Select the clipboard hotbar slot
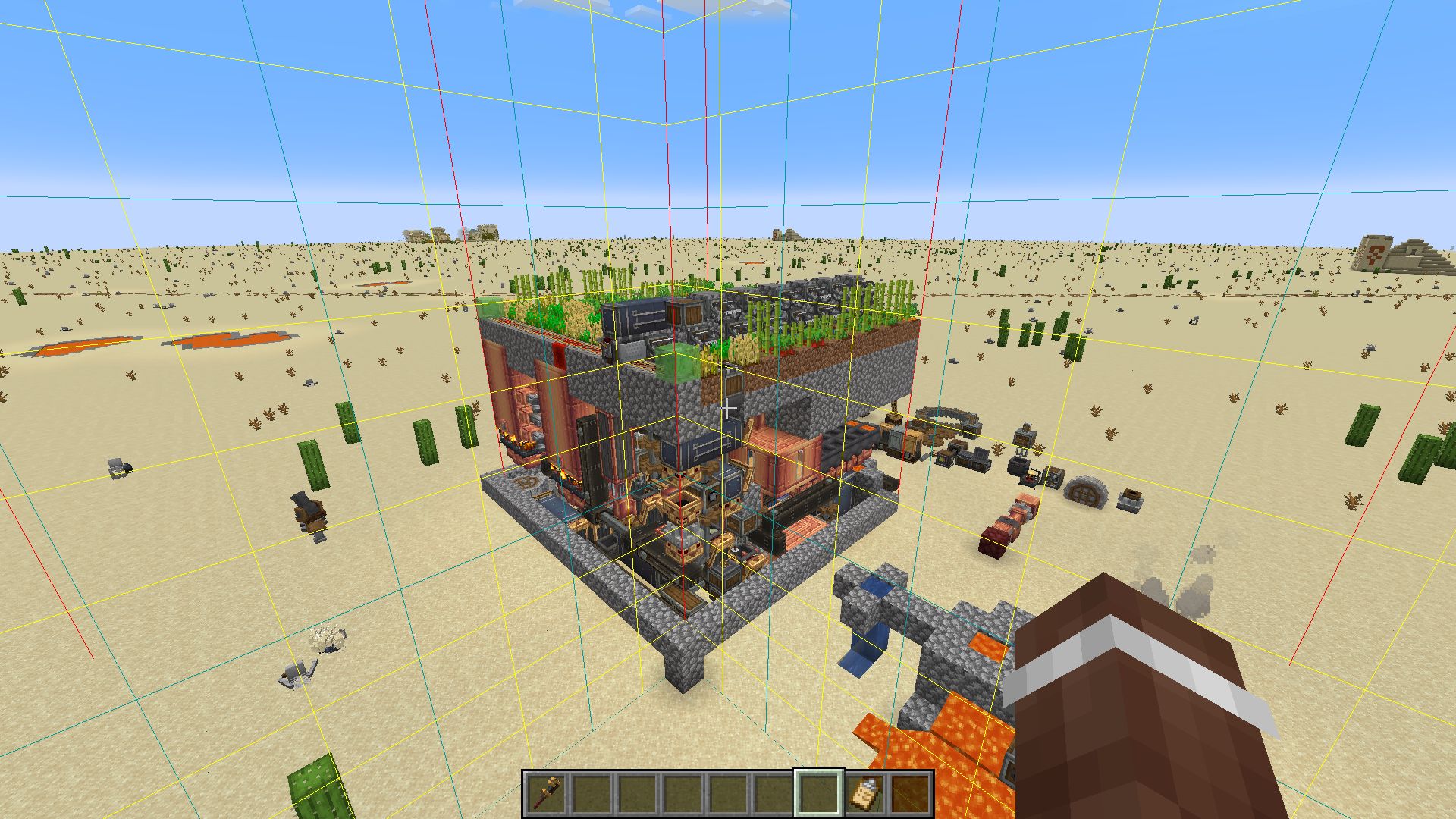1456x819 pixels. [864, 793]
